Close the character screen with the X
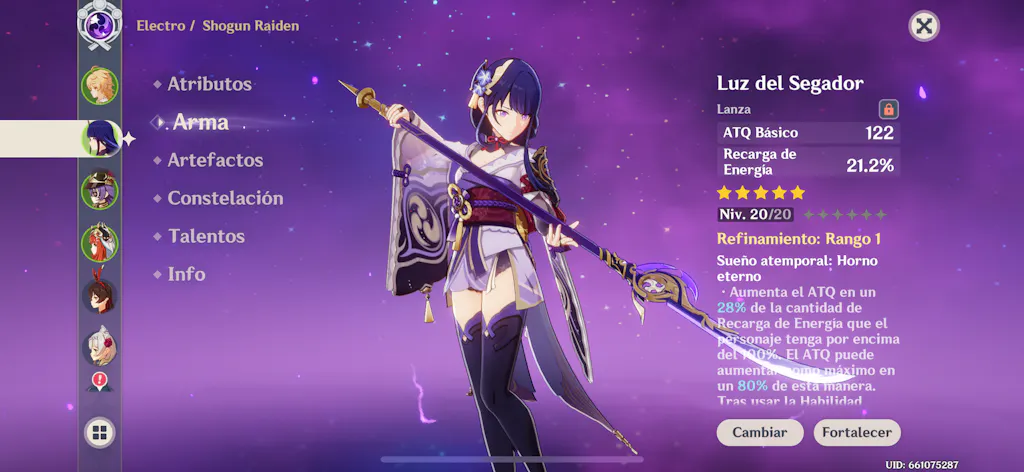The width and height of the screenshot is (1024, 472). pyautogui.click(x=924, y=26)
